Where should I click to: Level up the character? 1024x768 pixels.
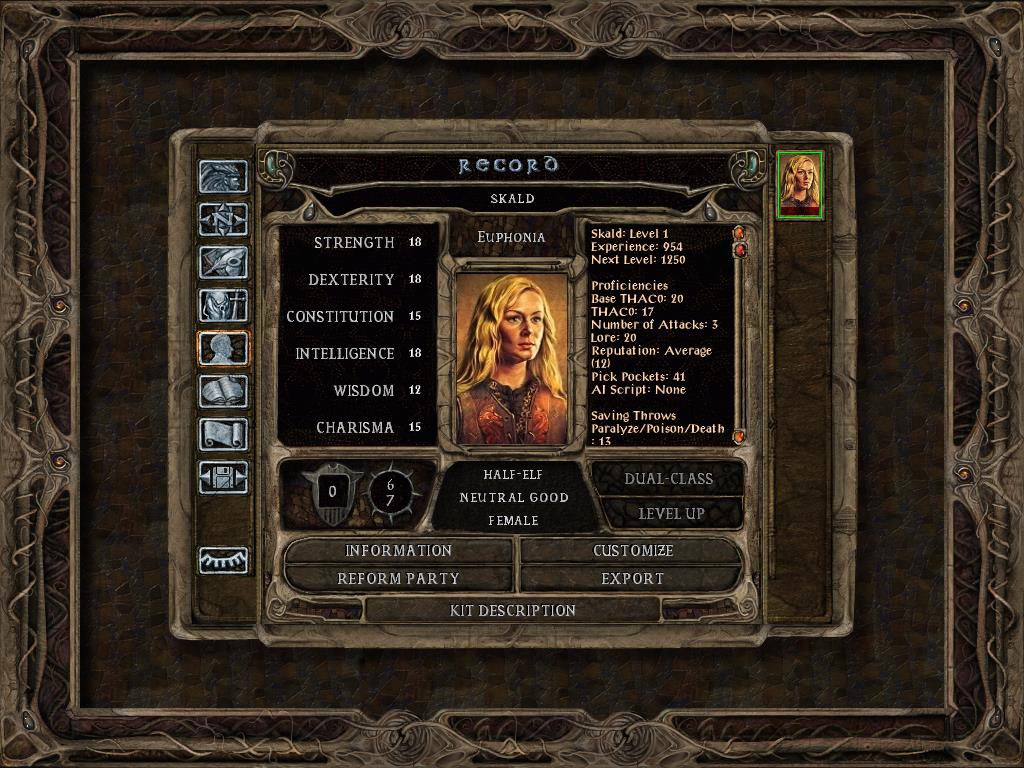pyautogui.click(x=668, y=514)
